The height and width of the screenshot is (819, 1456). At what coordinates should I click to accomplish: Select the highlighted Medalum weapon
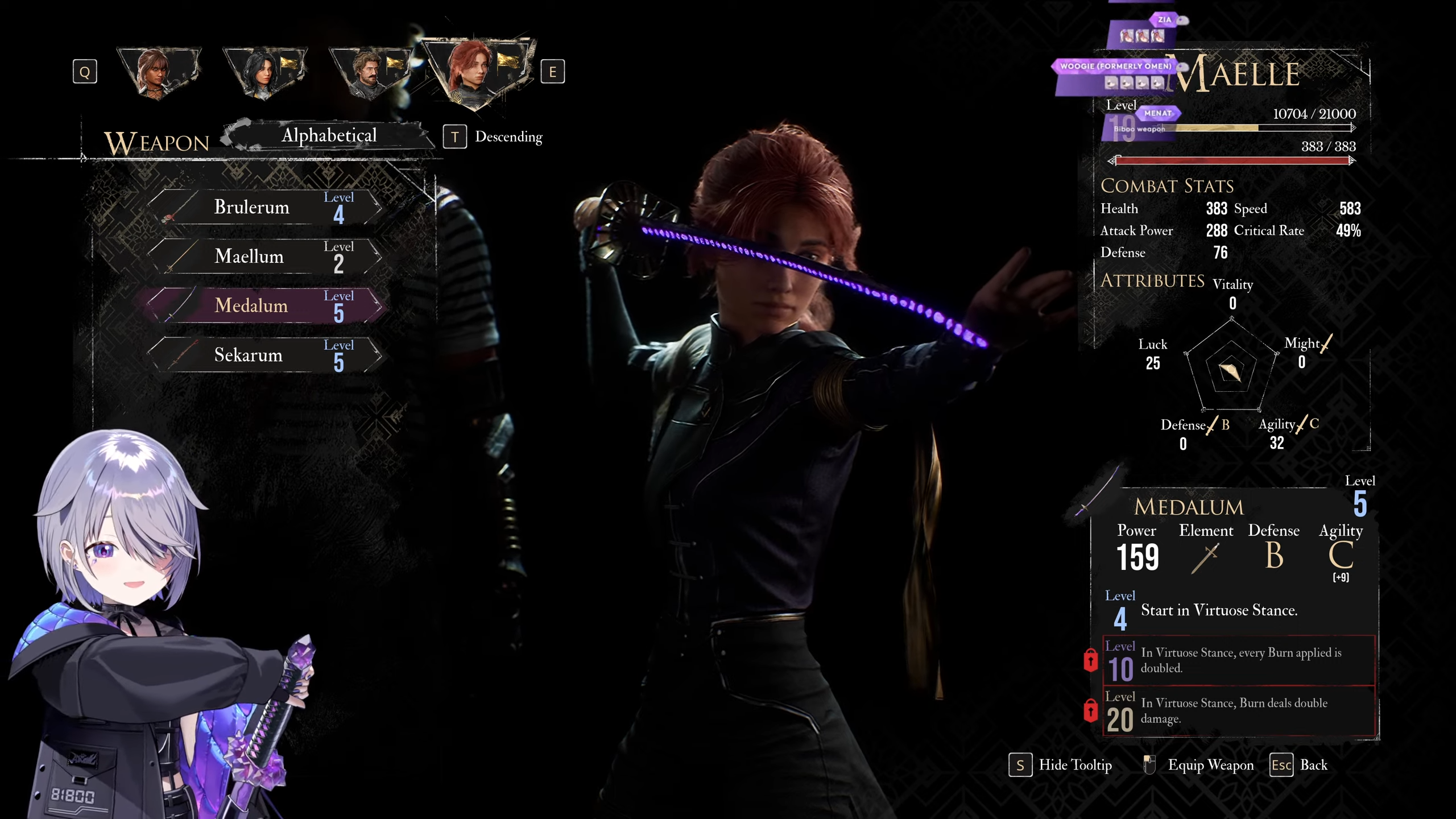(x=264, y=306)
